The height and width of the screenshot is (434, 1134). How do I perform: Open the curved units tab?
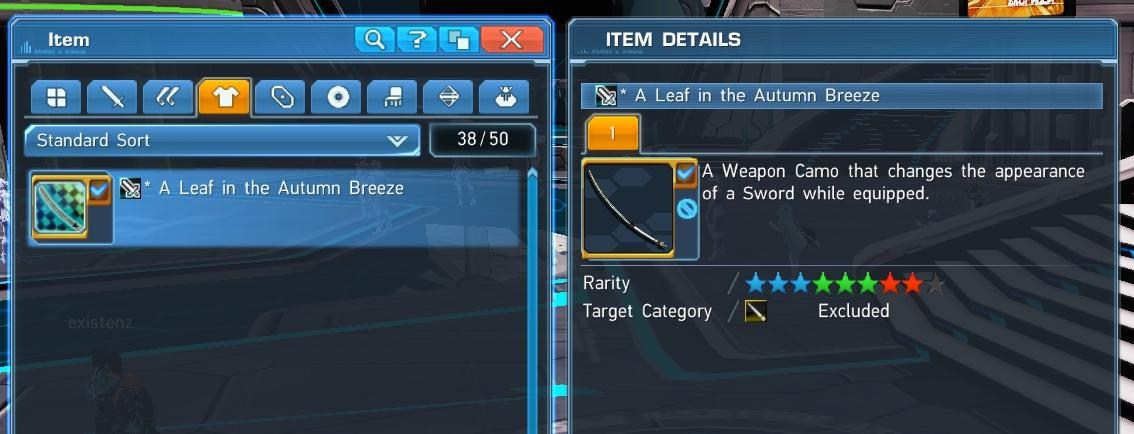[168, 97]
